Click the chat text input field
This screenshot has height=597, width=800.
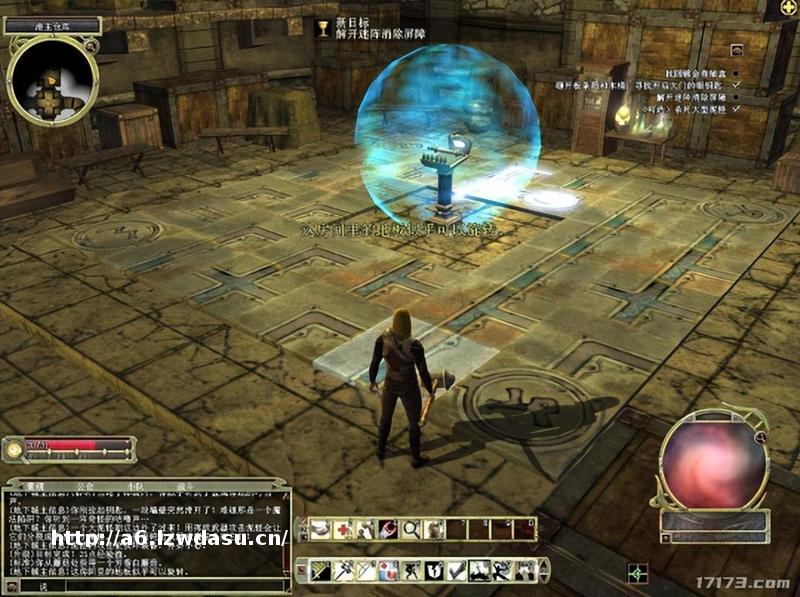coord(150,586)
